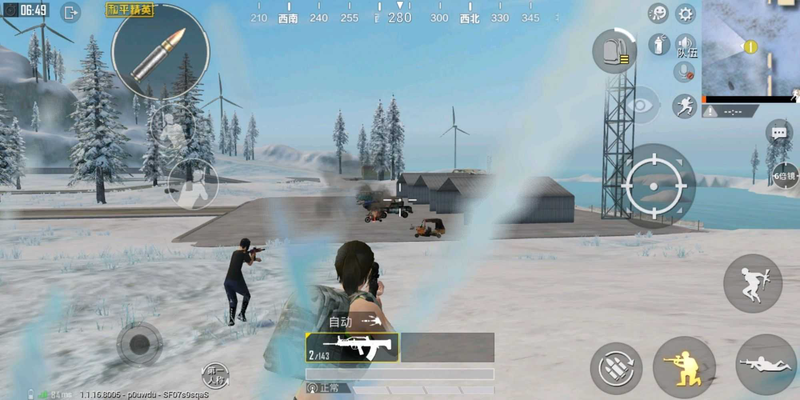This screenshot has height=400, width=800.
Task: Open the settings gear
Action: tap(685, 13)
